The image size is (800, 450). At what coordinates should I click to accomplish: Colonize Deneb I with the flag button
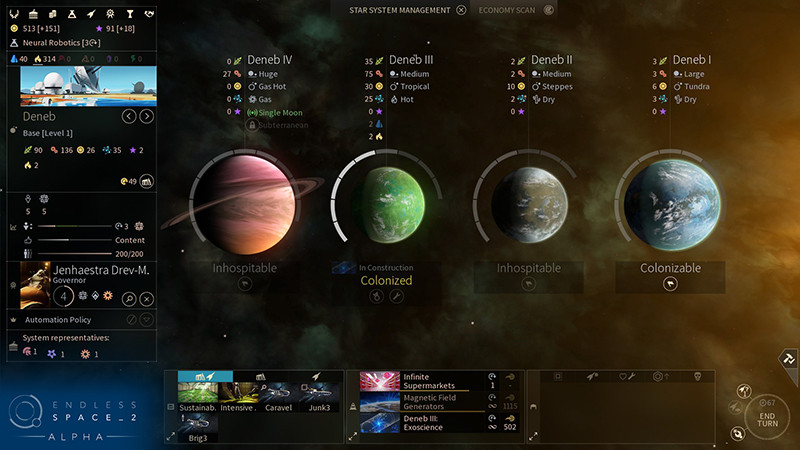670,284
